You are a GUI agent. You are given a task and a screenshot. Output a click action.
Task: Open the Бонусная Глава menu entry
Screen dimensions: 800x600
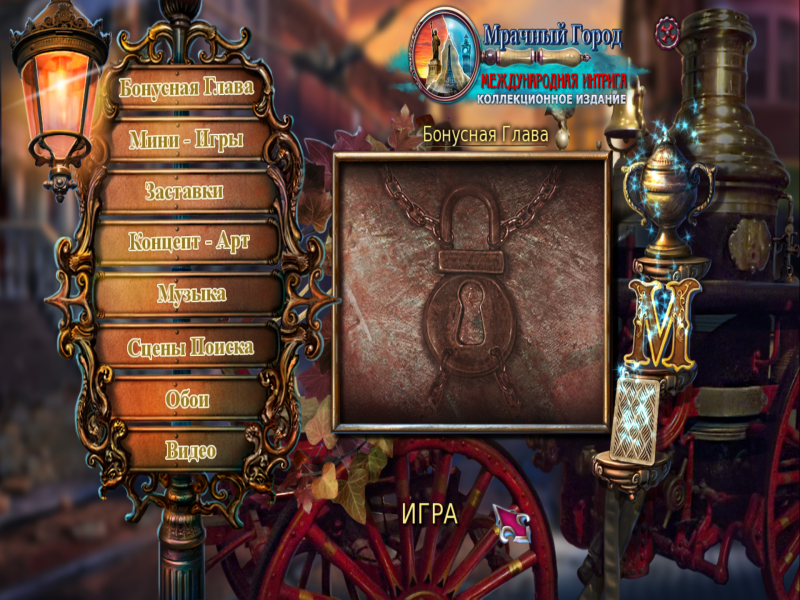click(186, 87)
